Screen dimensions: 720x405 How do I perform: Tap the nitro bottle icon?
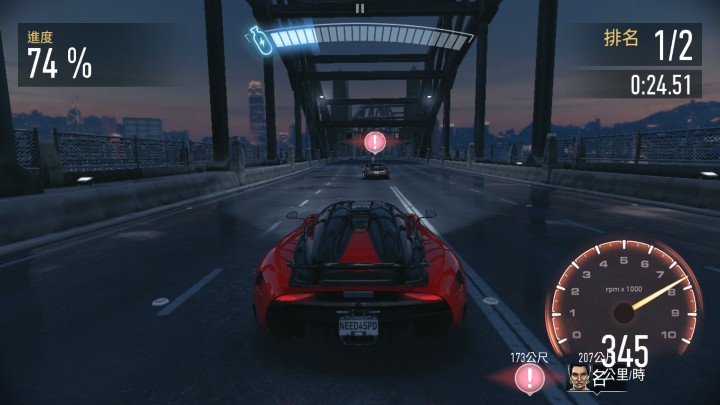coord(257,39)
